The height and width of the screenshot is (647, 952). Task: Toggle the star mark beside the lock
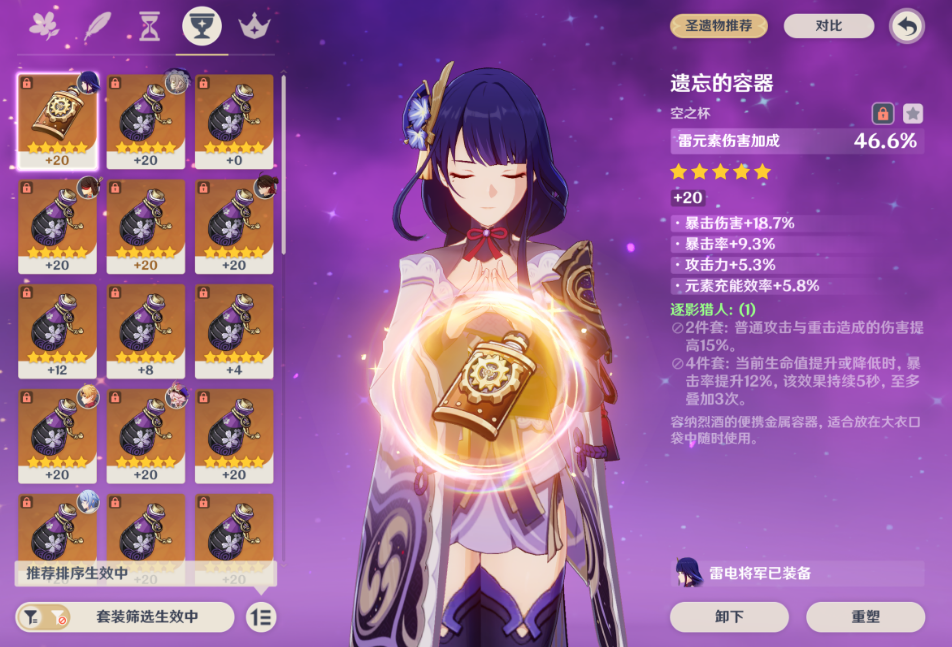pos(913,113)
